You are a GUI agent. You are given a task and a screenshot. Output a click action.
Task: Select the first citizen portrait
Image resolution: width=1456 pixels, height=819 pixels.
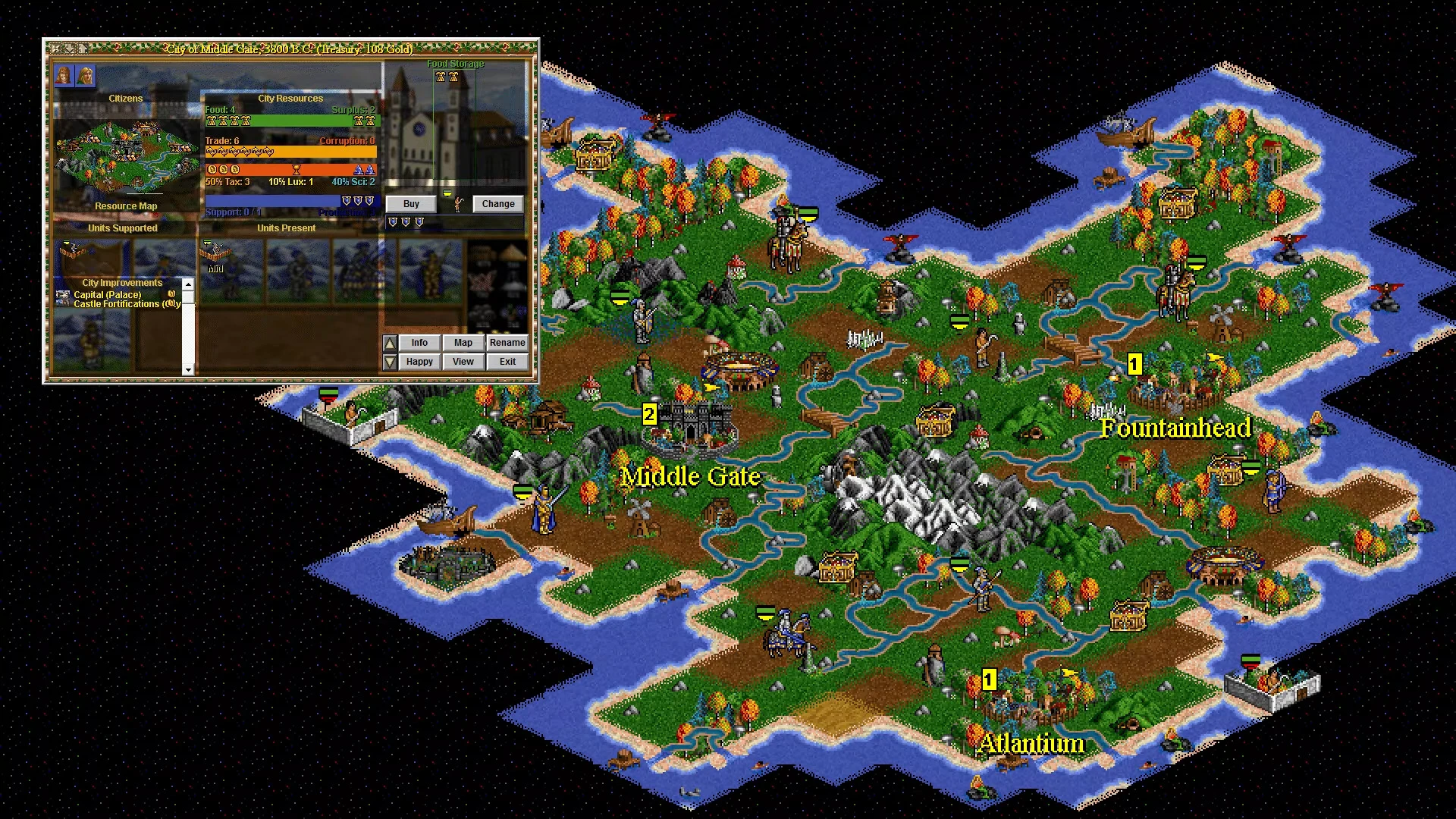click(x=65, y=77)
